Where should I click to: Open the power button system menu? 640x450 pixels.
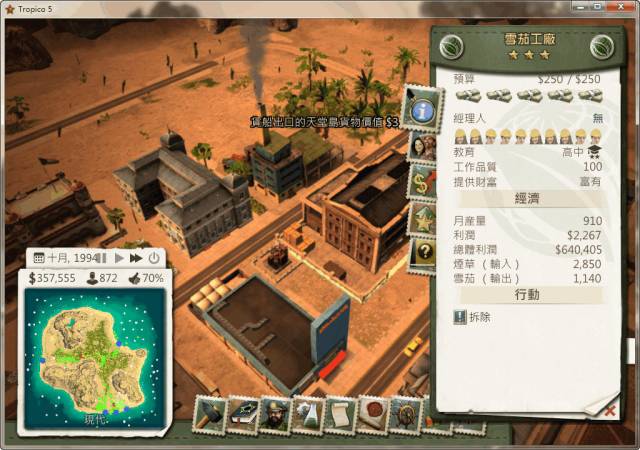coord(154,258)
